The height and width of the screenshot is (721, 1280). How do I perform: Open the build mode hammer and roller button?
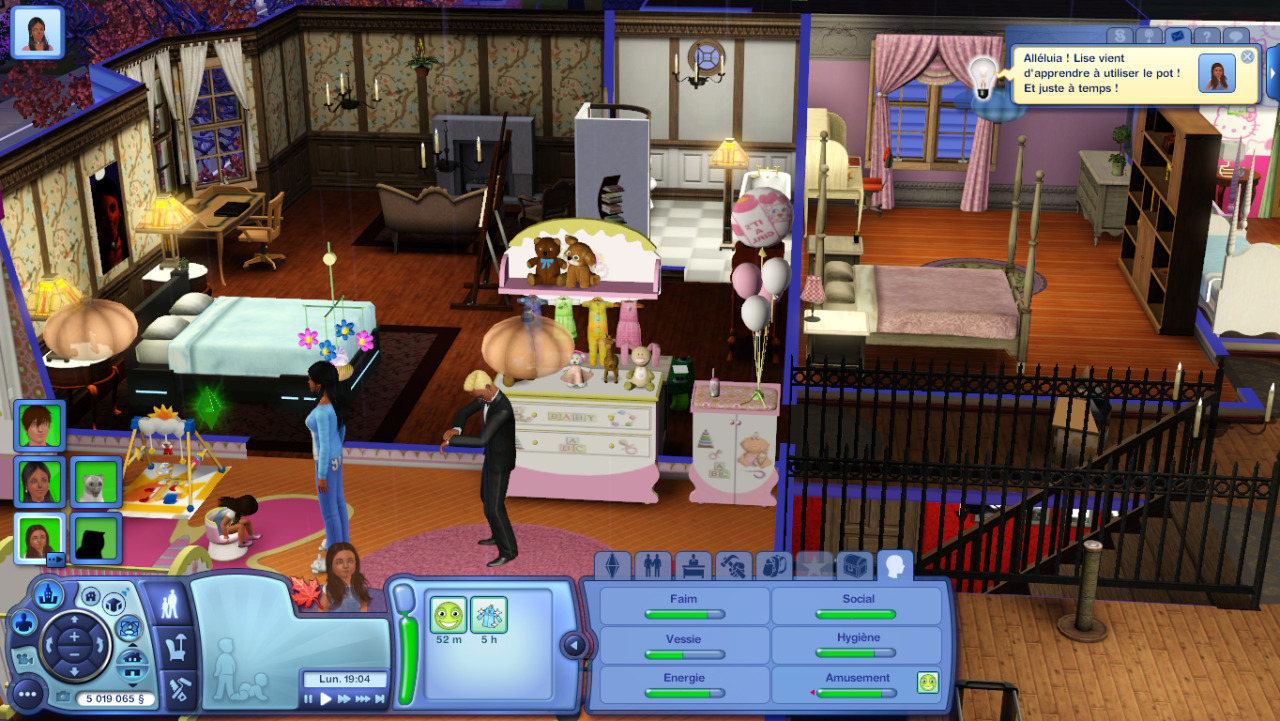[x=178, y=690]
